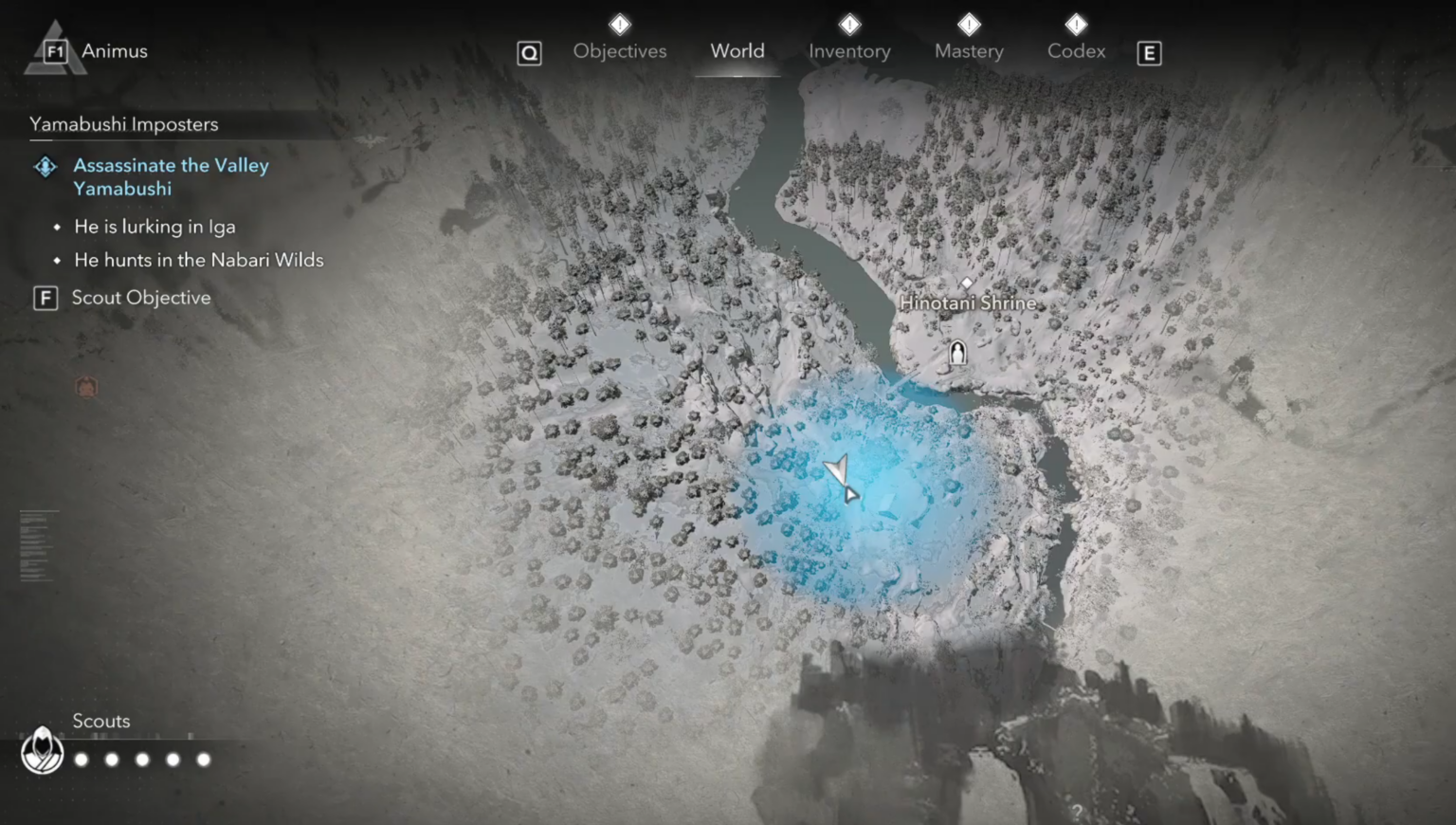Click the Yamabushi Imposters quest header
This screenshot has height=825, width=1456.
click(124, 123)
